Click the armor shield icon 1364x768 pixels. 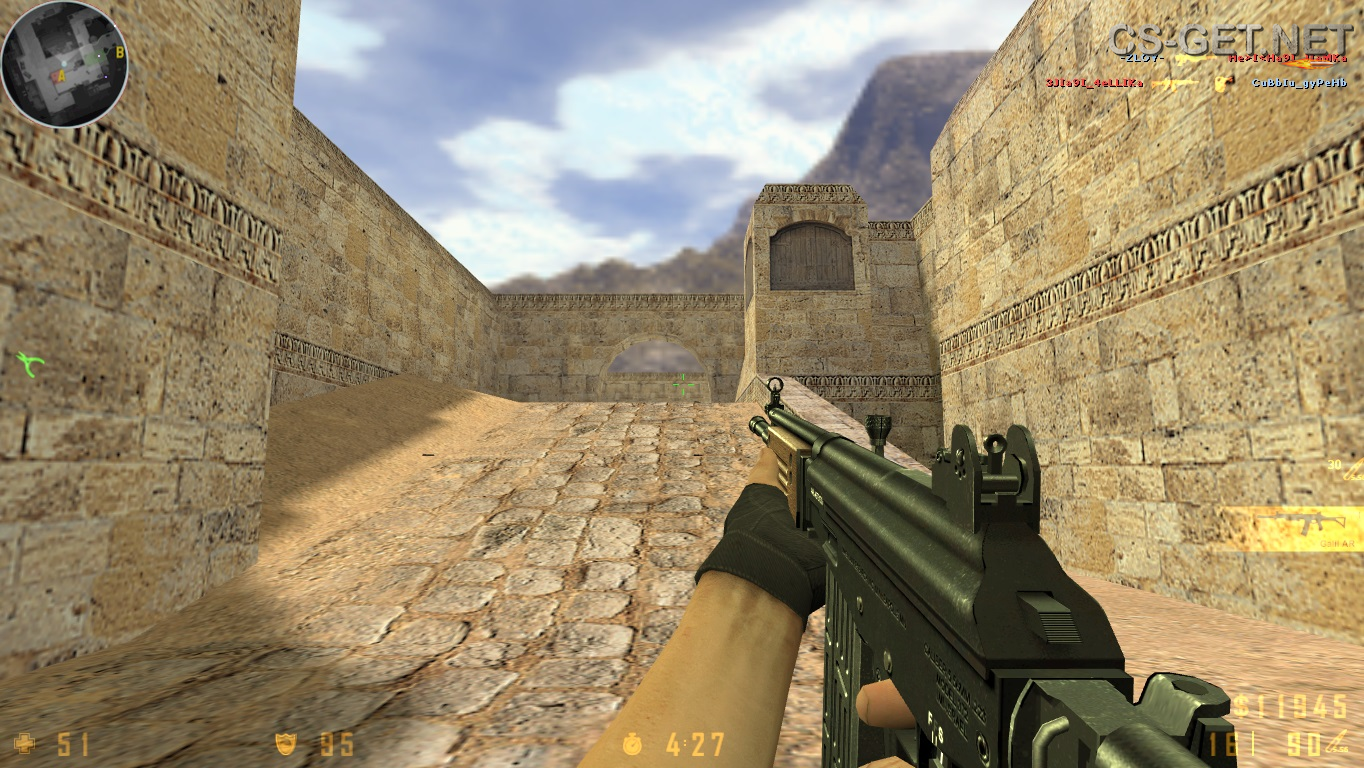(286, 743)
